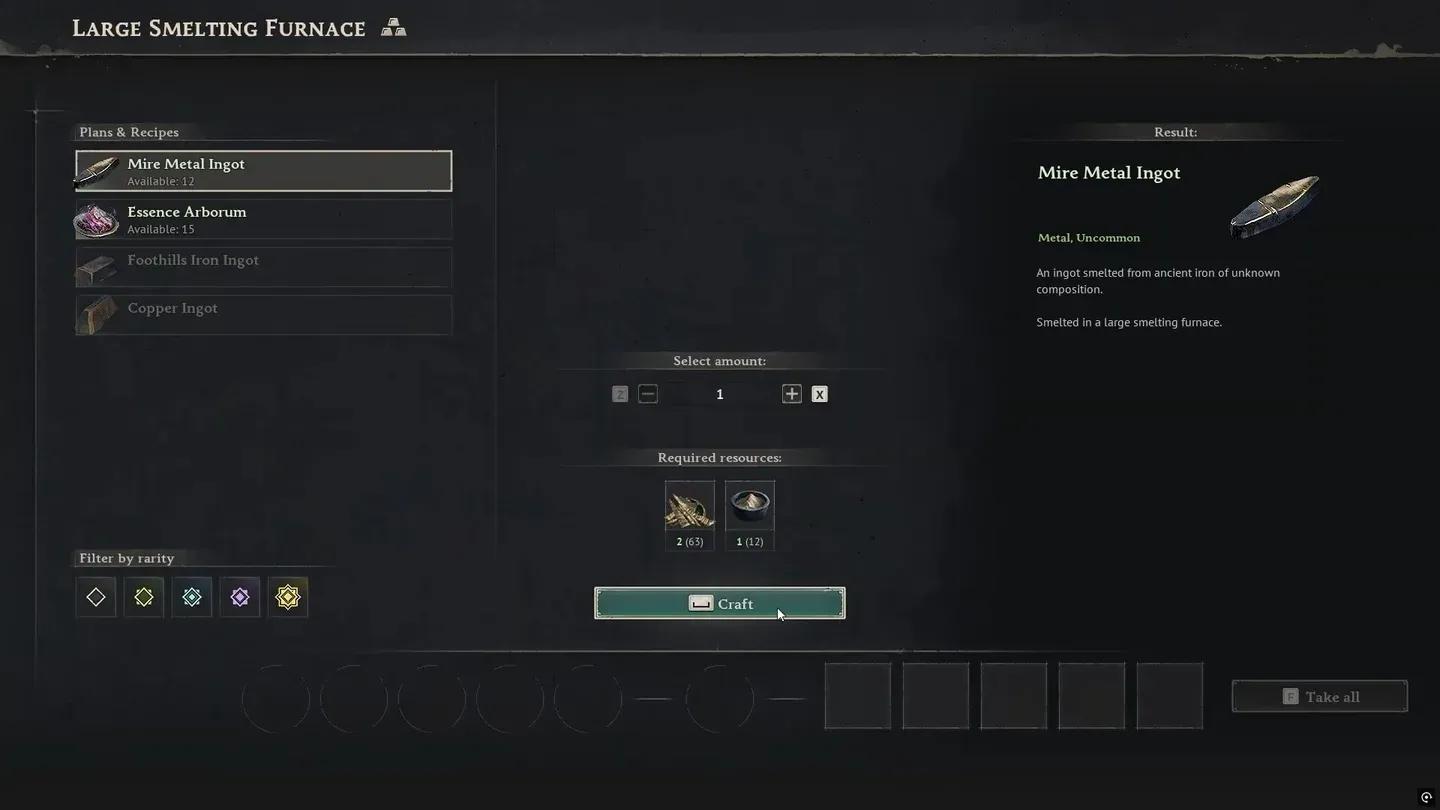Inspect the mire metal scrap resource slot
The height and width of the screenshot is (810, 1440).
690,508
